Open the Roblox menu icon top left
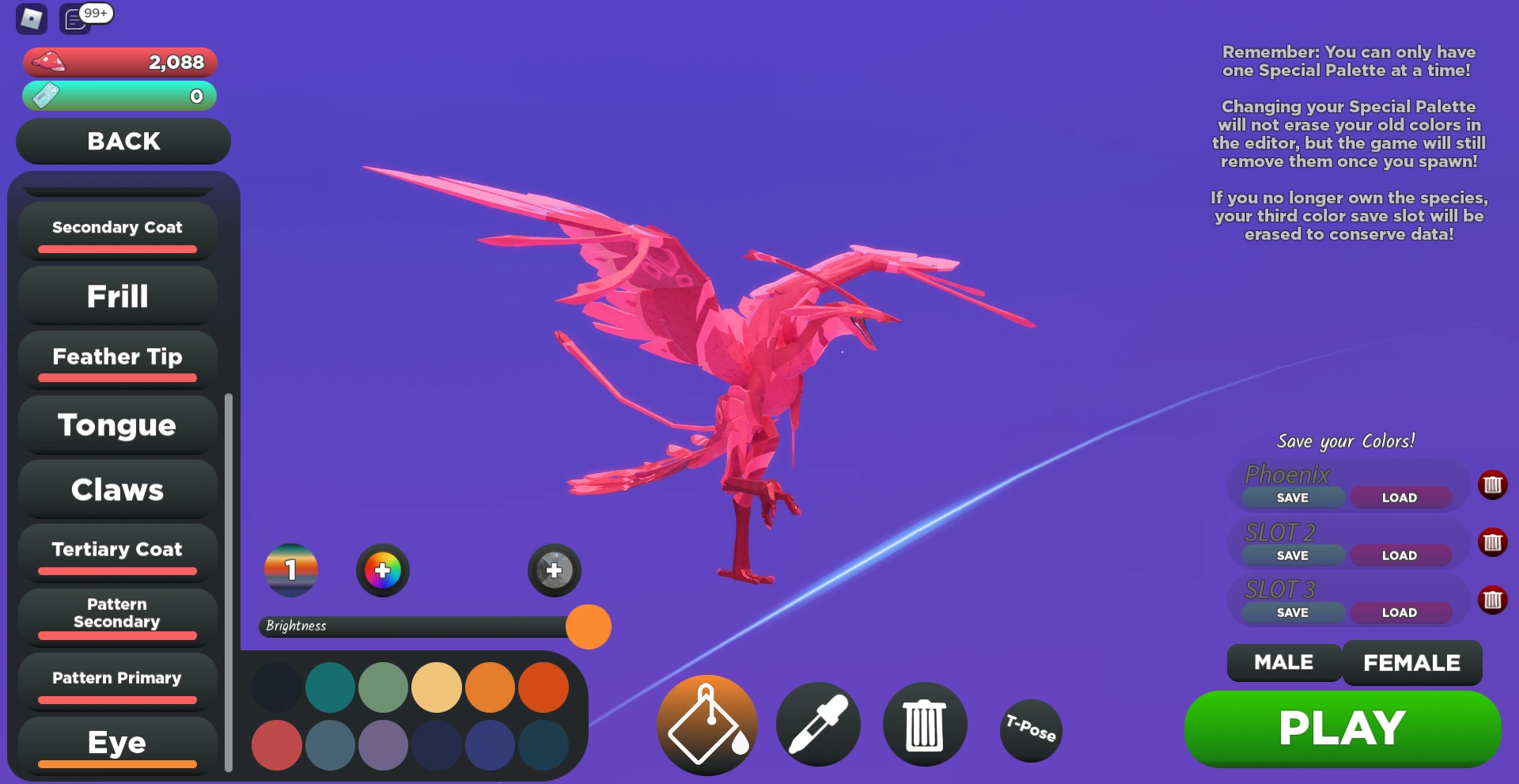Viewport: 1519px width, 784px height. [32, 19]
